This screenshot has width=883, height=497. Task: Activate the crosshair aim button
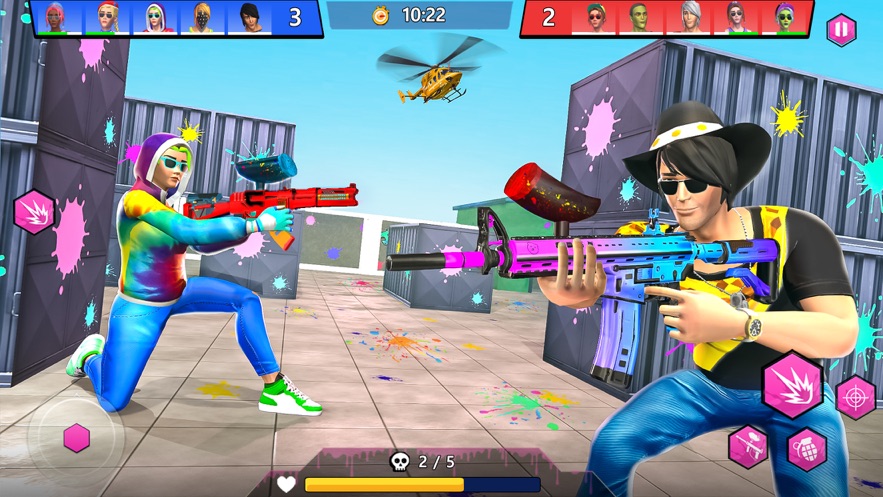coord(856,397)
